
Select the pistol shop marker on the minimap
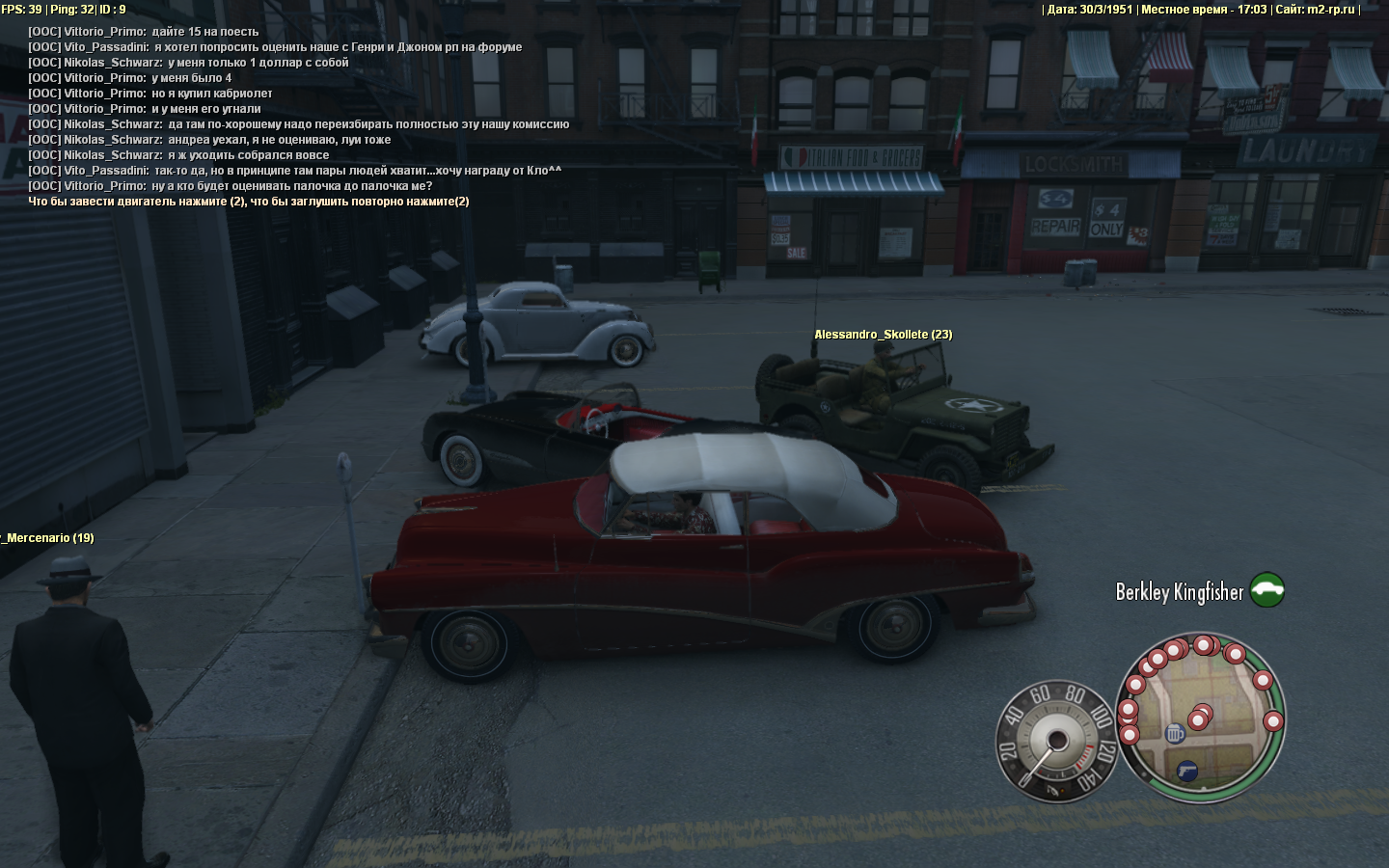click(1187, 771)
